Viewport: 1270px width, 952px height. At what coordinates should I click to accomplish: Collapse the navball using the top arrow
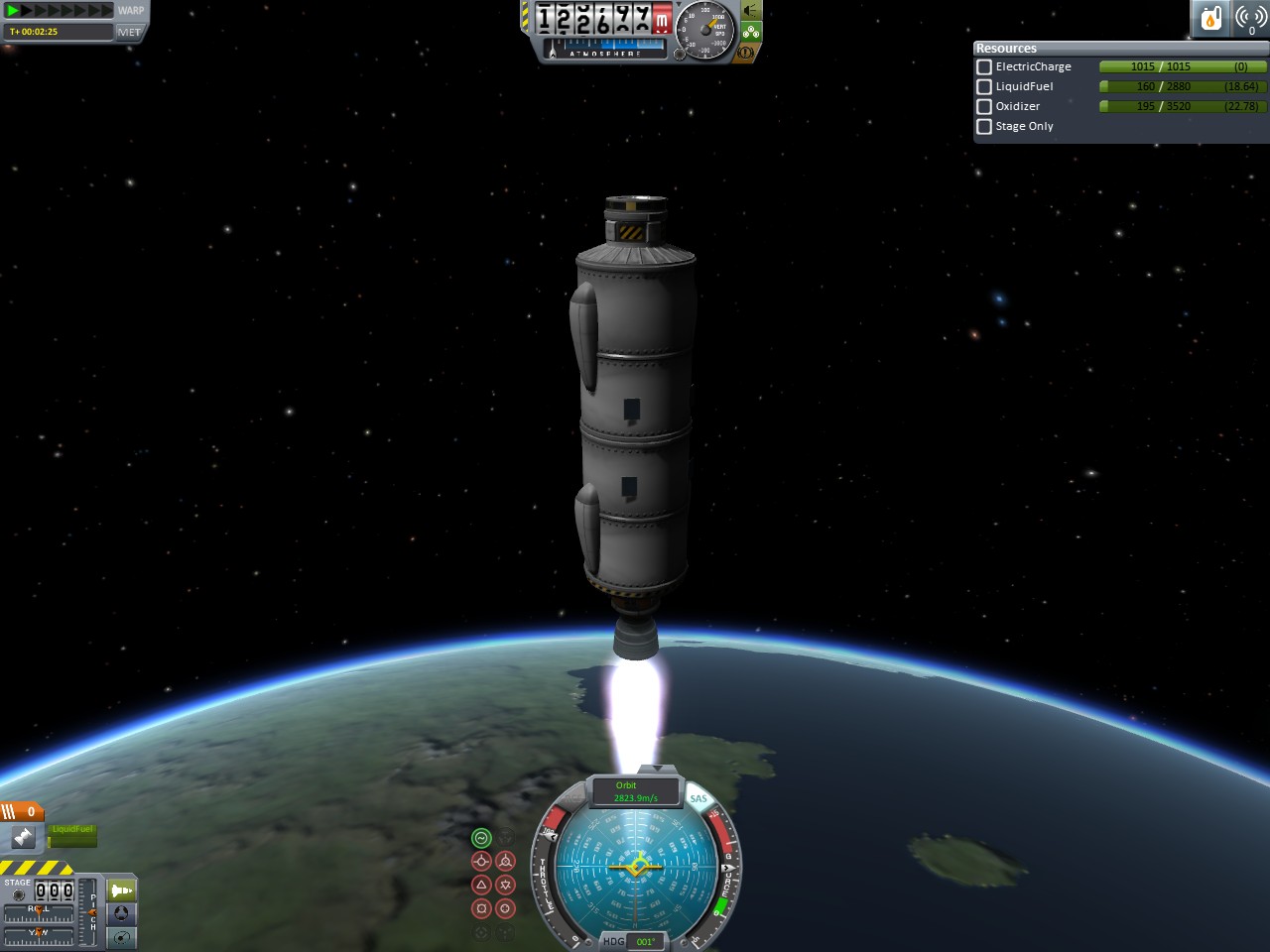pyautogui.click(x=653, y=769)
